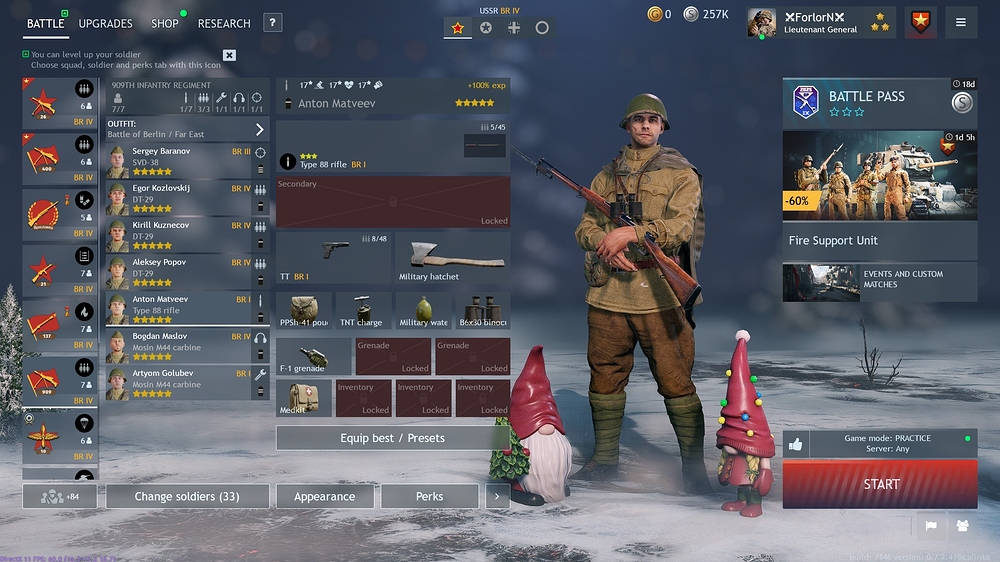The image size is (1000, 562).
Task: Click the Military hatchet slot
Action: click(x=452, y=258)
